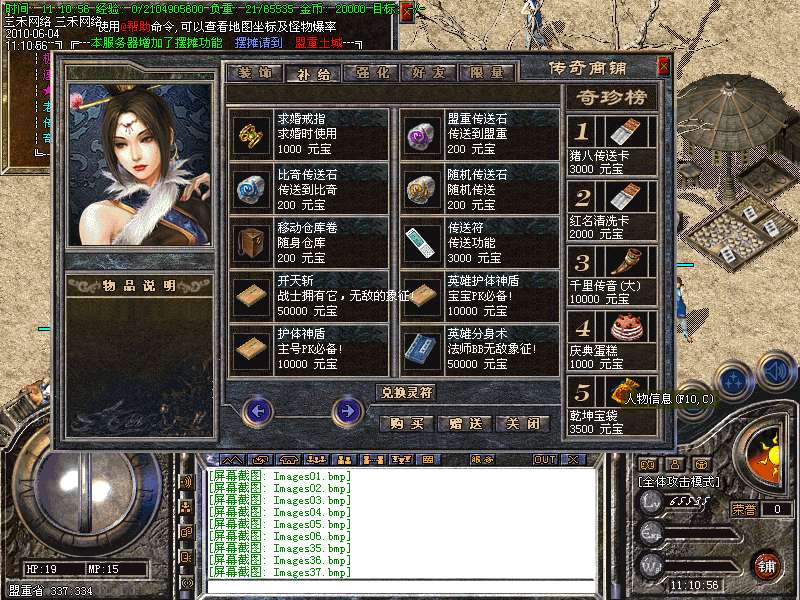Select the 求婚戒指 item
The width and height of the screenshot is (800, 600).
[309, 133]
